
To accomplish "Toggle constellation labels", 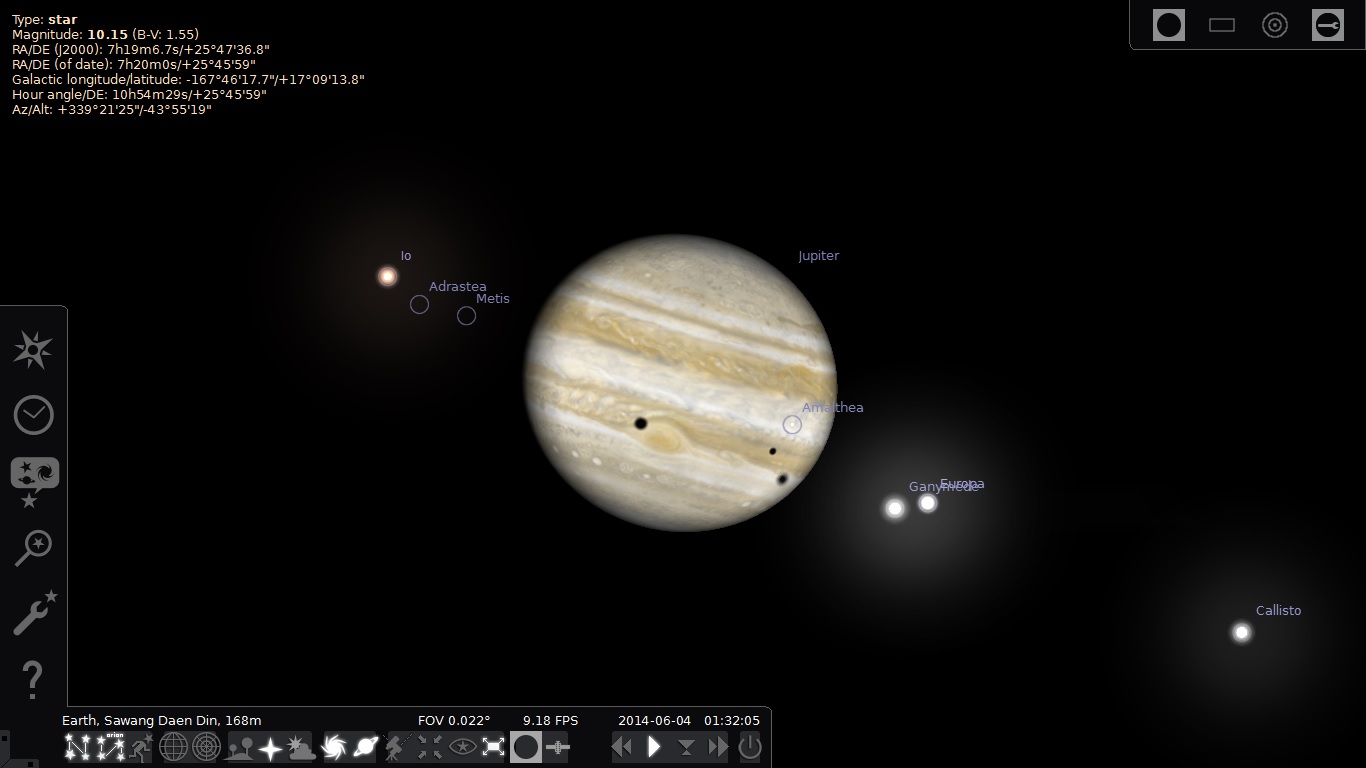I will 109,747.
